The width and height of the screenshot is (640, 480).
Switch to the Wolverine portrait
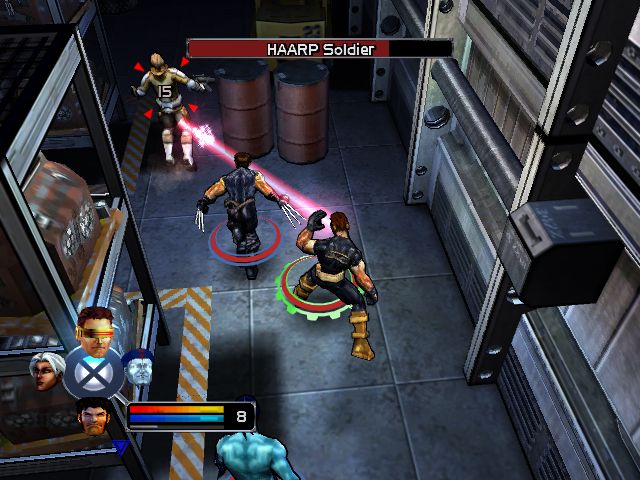(x=96, y=413)
